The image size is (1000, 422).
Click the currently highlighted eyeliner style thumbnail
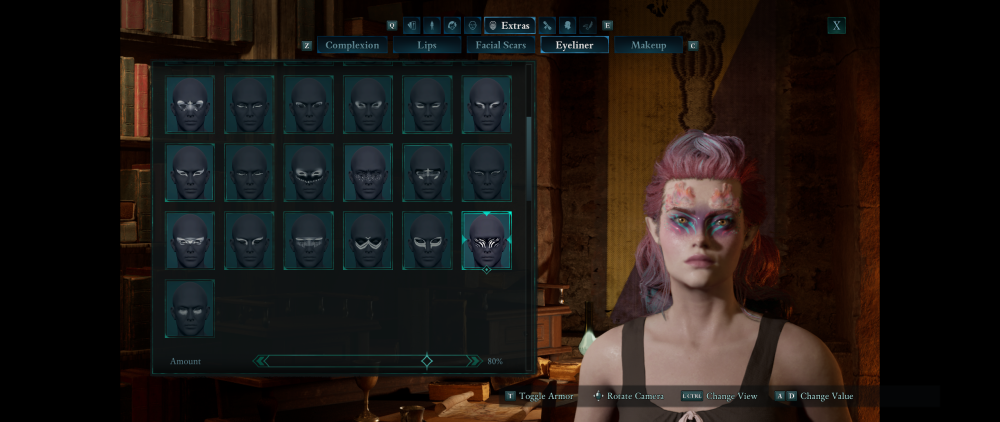point(487,241)
